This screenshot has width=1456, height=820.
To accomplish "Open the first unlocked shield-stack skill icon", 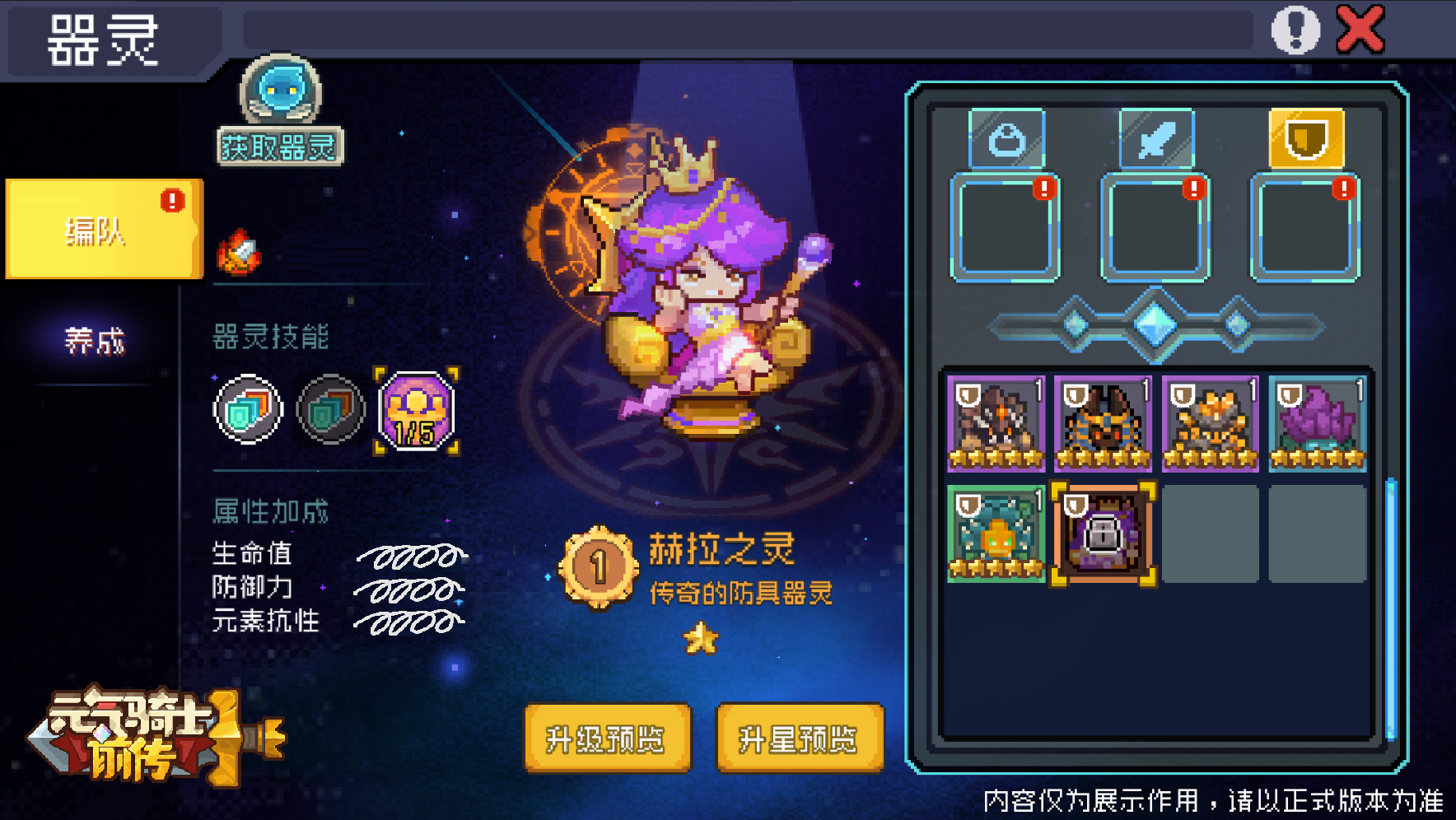I will (x=247, y=409).
